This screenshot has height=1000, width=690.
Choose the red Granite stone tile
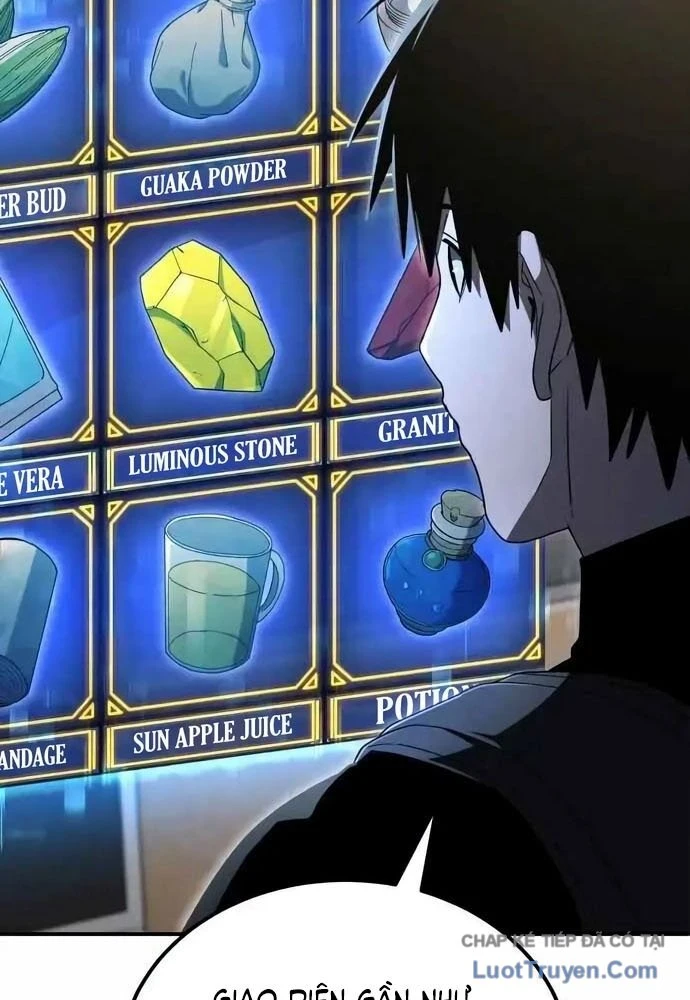point(403,310)
